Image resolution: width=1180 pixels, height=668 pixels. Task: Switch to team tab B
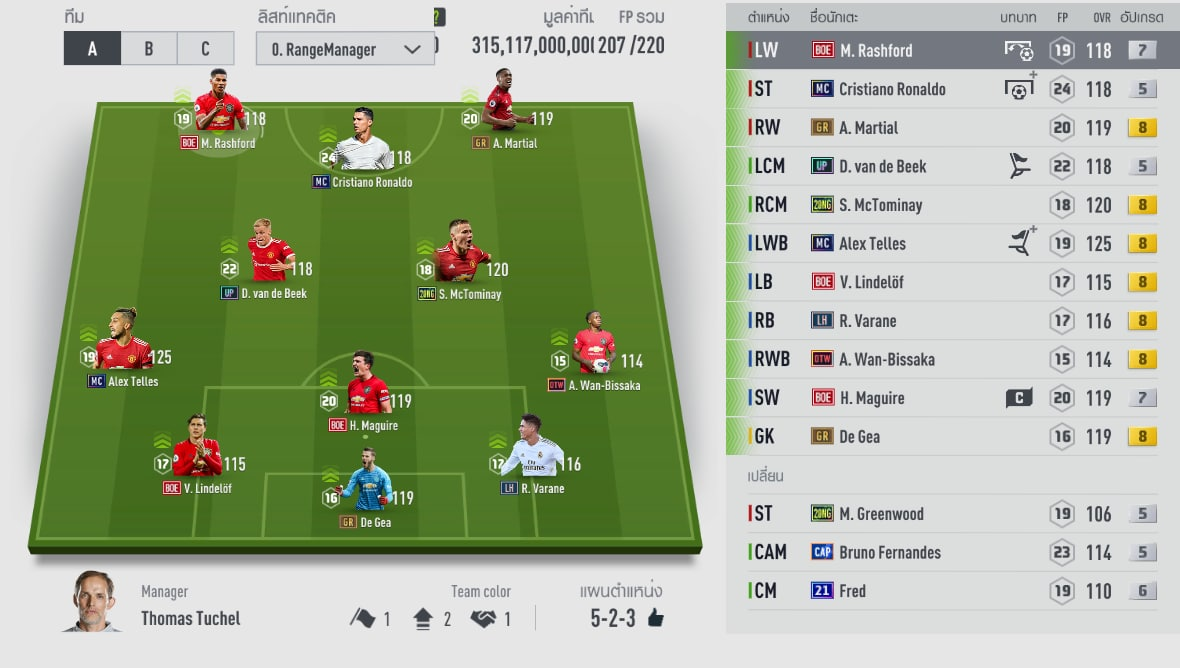(x=149, y=48)
